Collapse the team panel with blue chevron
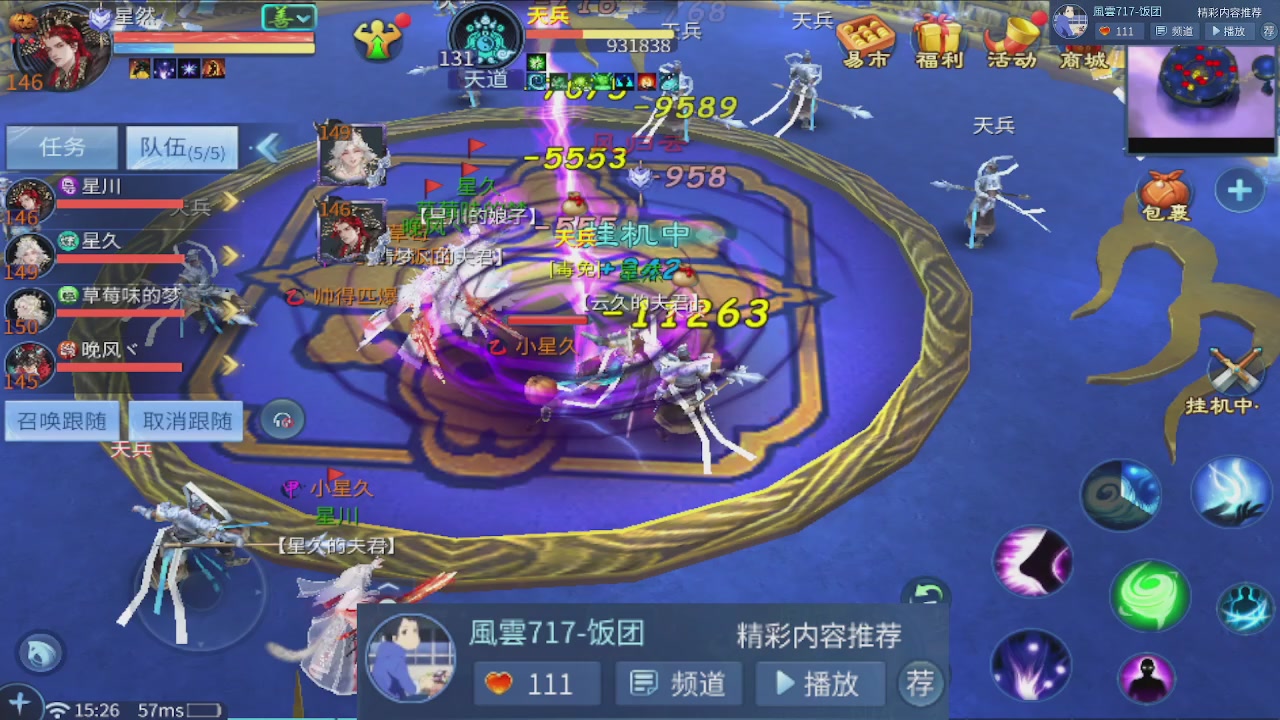This screenshot has height=720, width=1280. [266, 146]
